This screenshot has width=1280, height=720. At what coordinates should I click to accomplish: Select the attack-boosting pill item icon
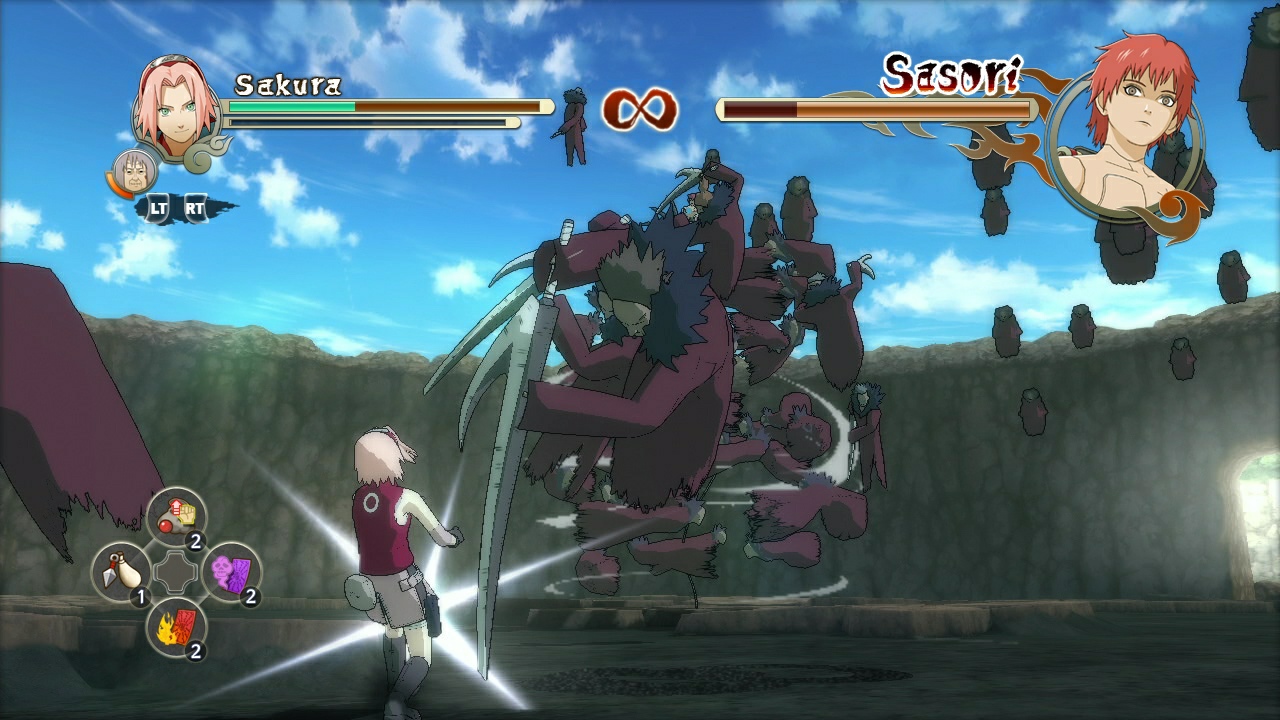(177, 516)
